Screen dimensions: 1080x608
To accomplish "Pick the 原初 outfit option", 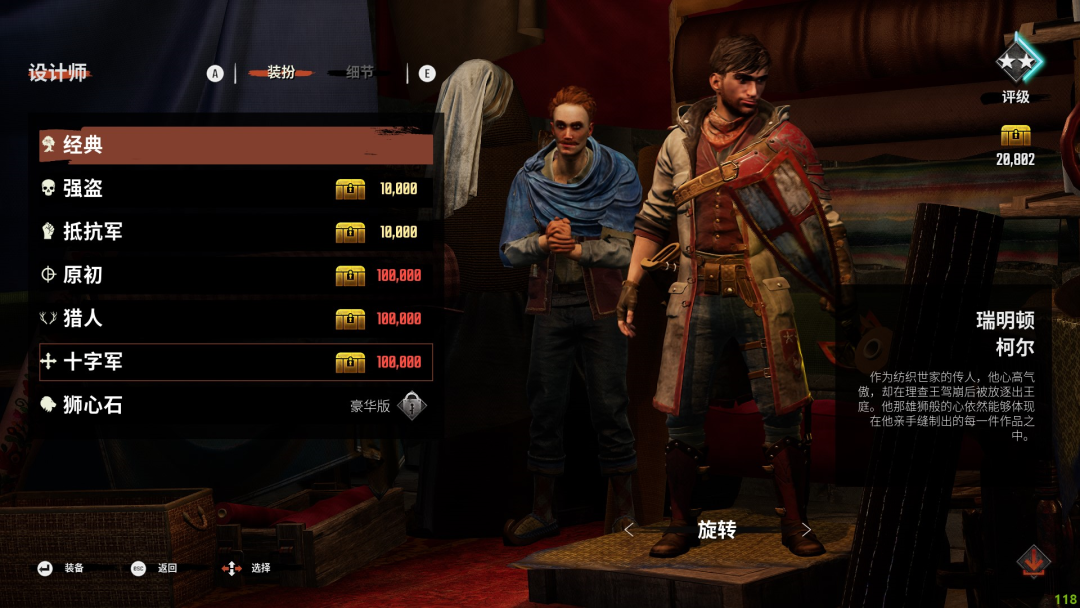I will coord(236,275).
